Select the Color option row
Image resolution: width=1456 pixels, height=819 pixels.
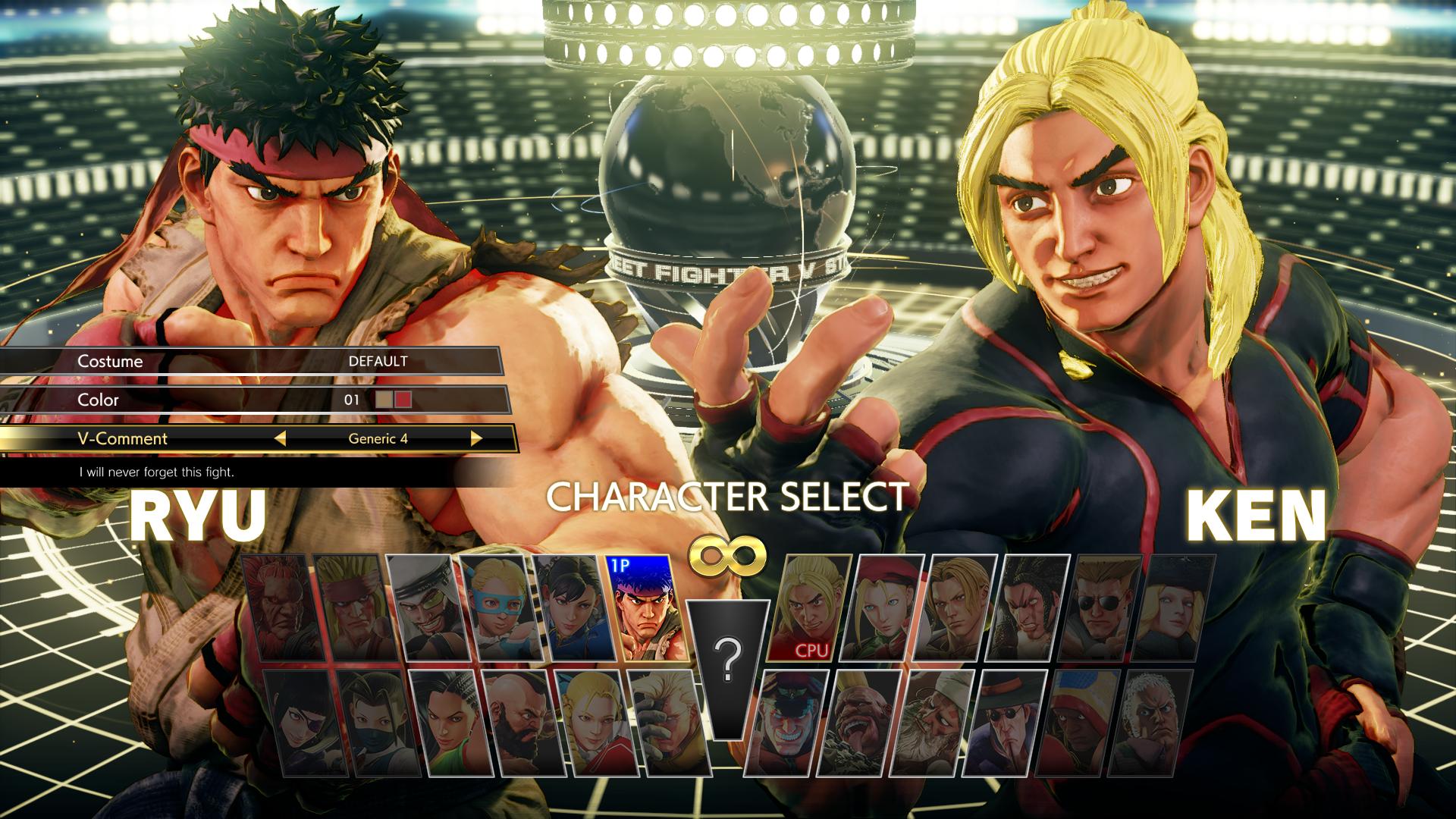click(x=250, y=400)
